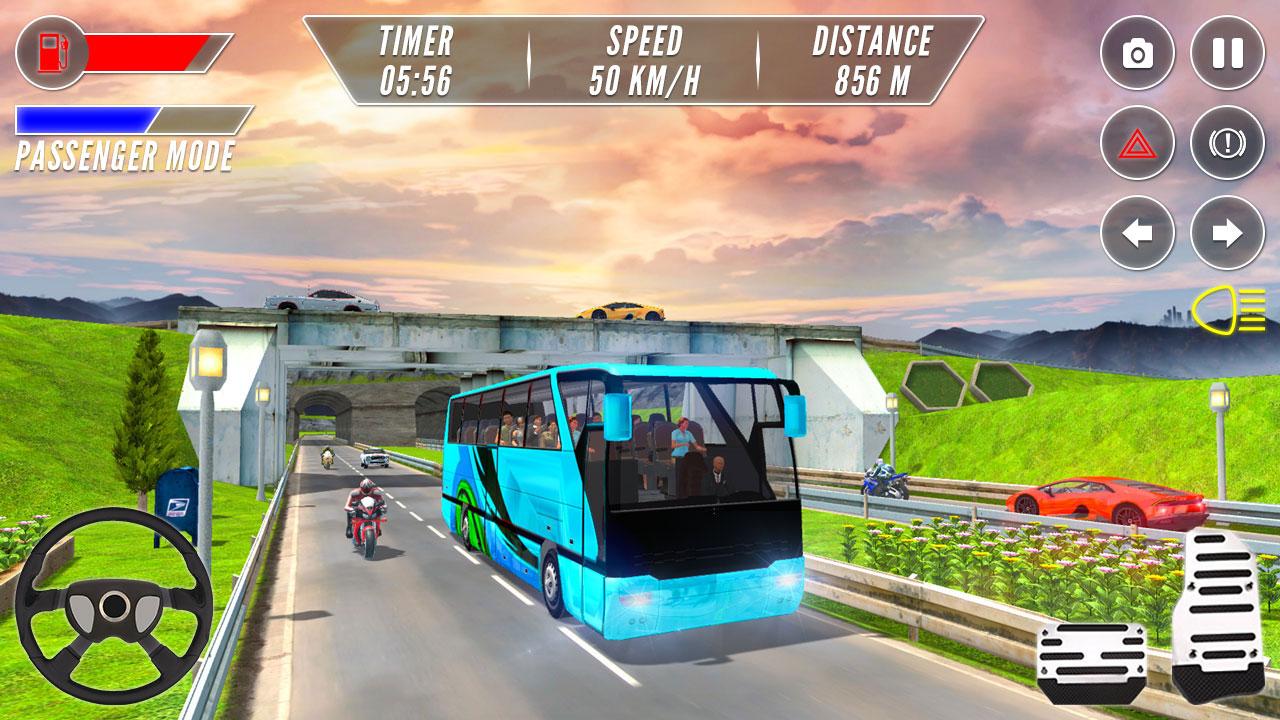Viewport: 1280px width, 720px height.
Task: Toggle the hazard warning lights
Action: 1140,143
